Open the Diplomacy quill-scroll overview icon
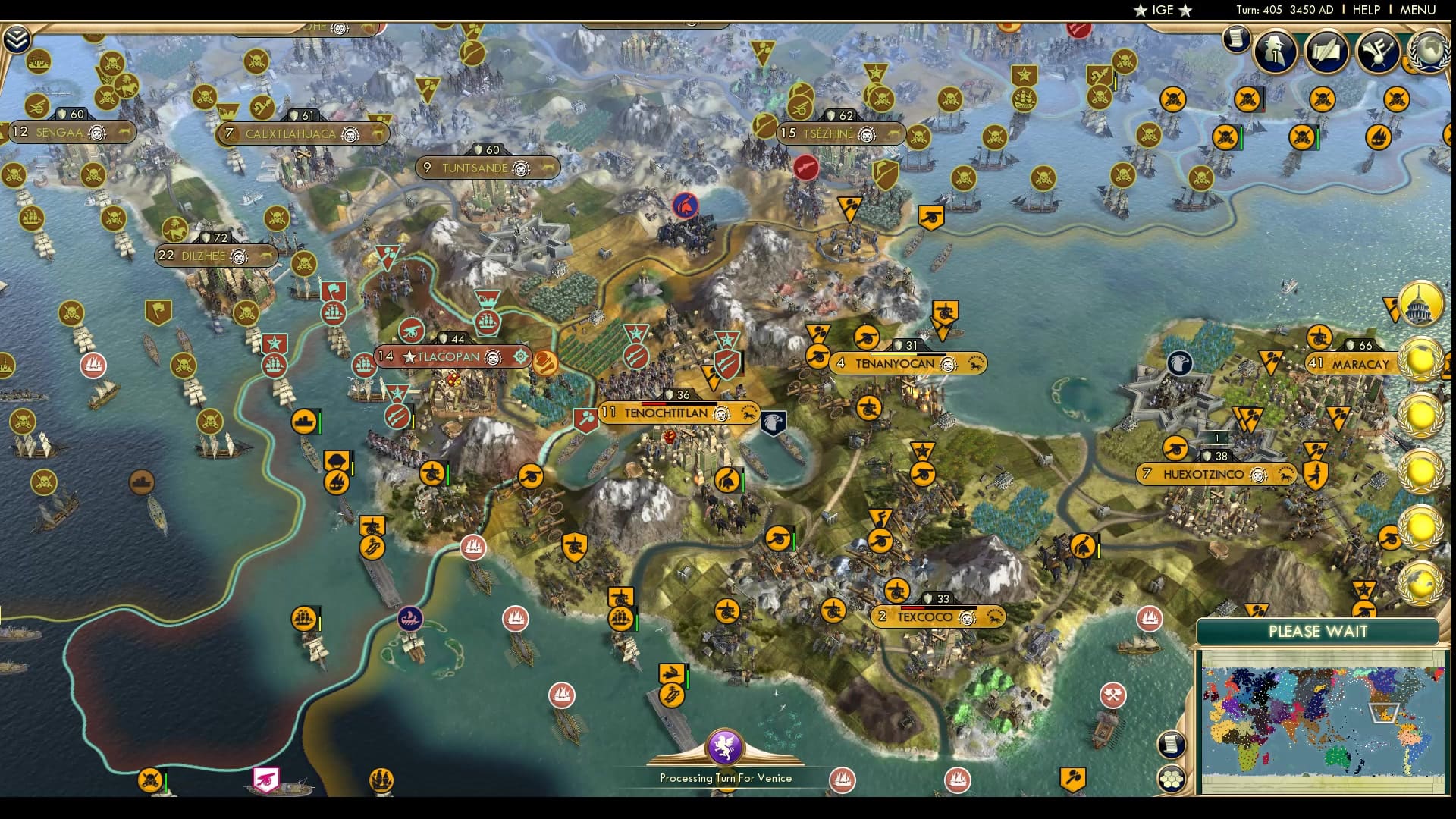This screenshot has height=819, width=1456. click(1327, 53)
